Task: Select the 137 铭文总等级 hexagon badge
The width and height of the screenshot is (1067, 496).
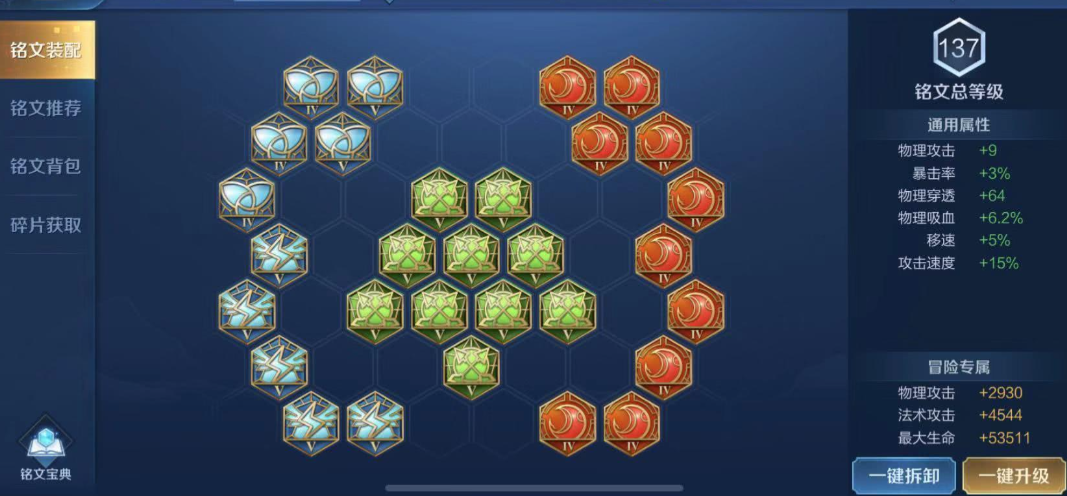Action: pos(958,48)
